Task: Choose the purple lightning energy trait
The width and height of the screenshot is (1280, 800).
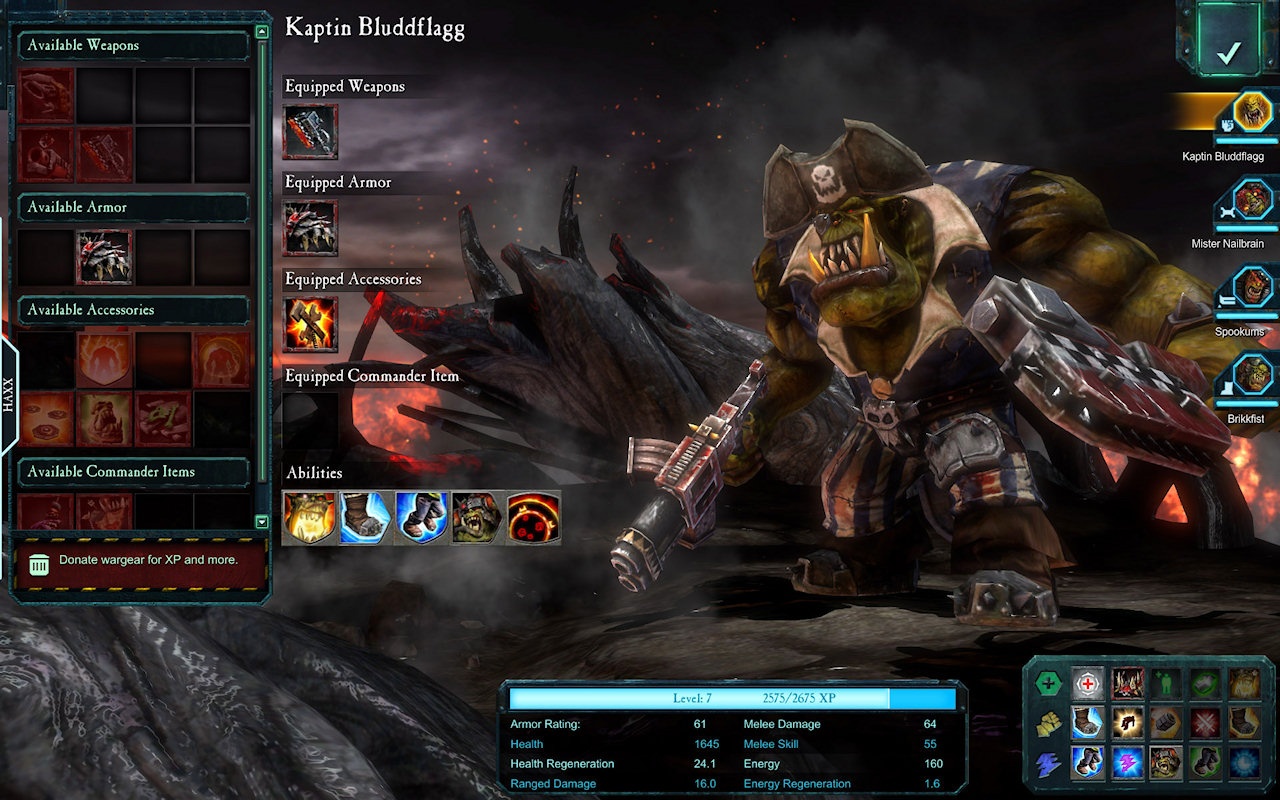Action: tap(1127, 762)
